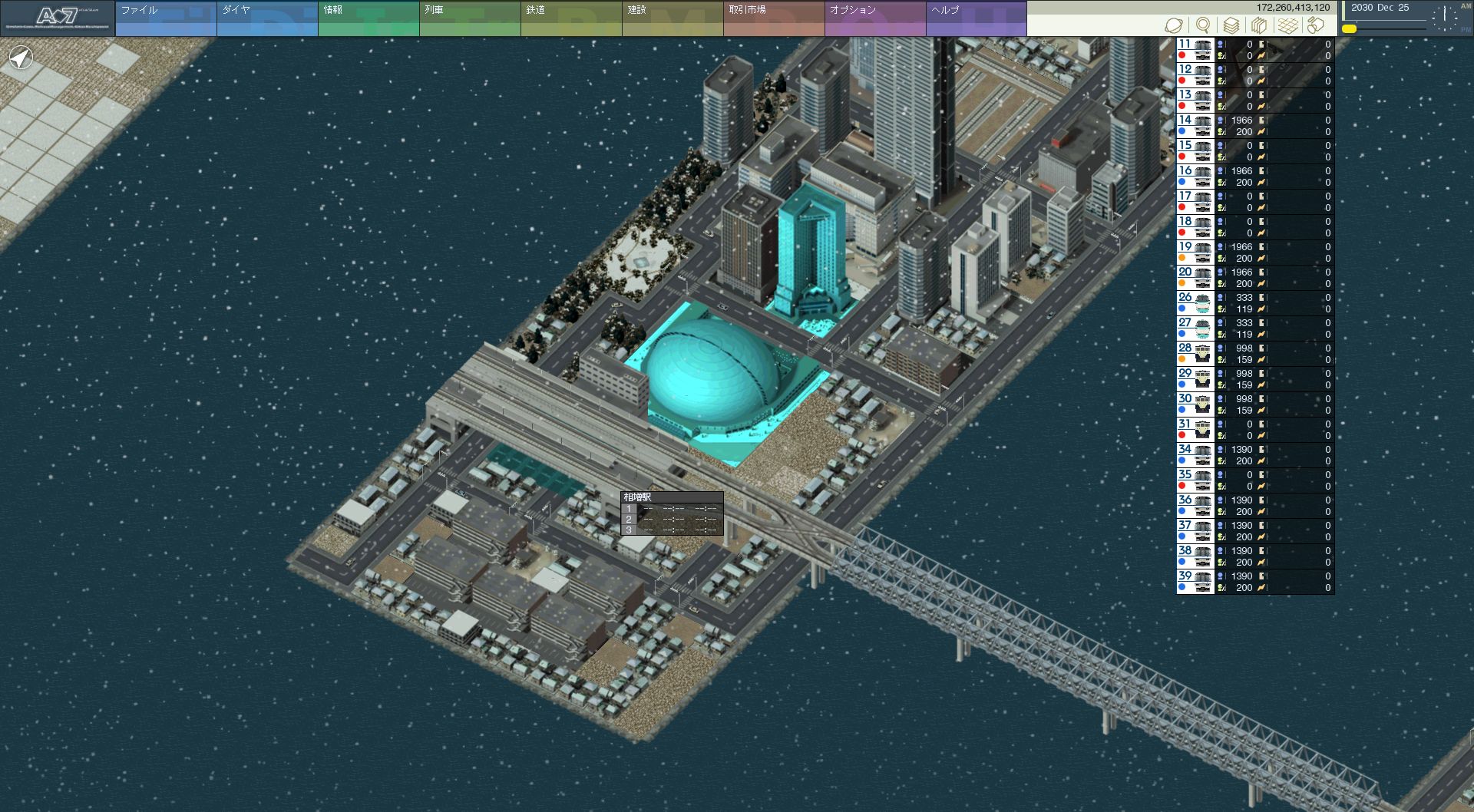Click the camera view icon

click(1316, 25)
